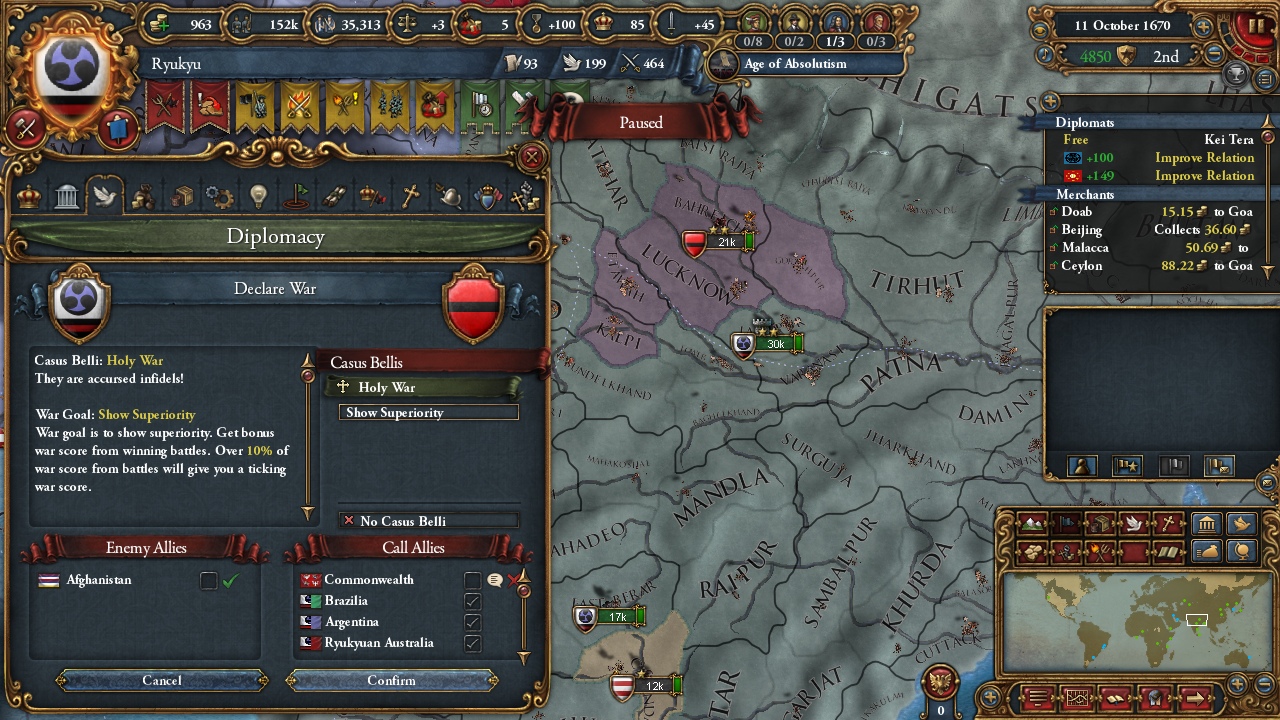The width and height of the screenshot is (1280, 720).
Task: Open the Ideas panel lightbulb icon
Action: pos(258,196)
